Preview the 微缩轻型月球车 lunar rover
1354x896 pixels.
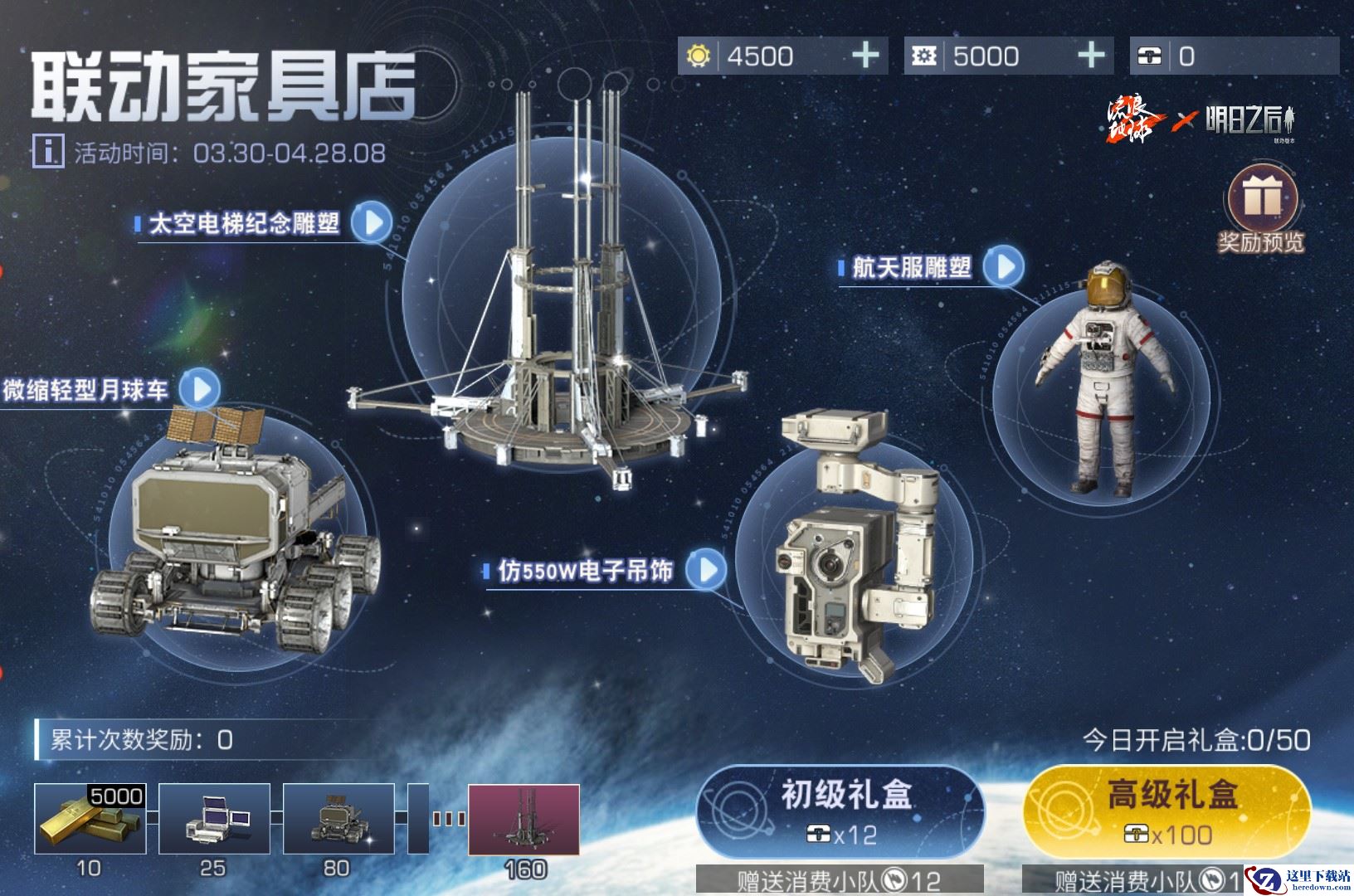(200, 388)
